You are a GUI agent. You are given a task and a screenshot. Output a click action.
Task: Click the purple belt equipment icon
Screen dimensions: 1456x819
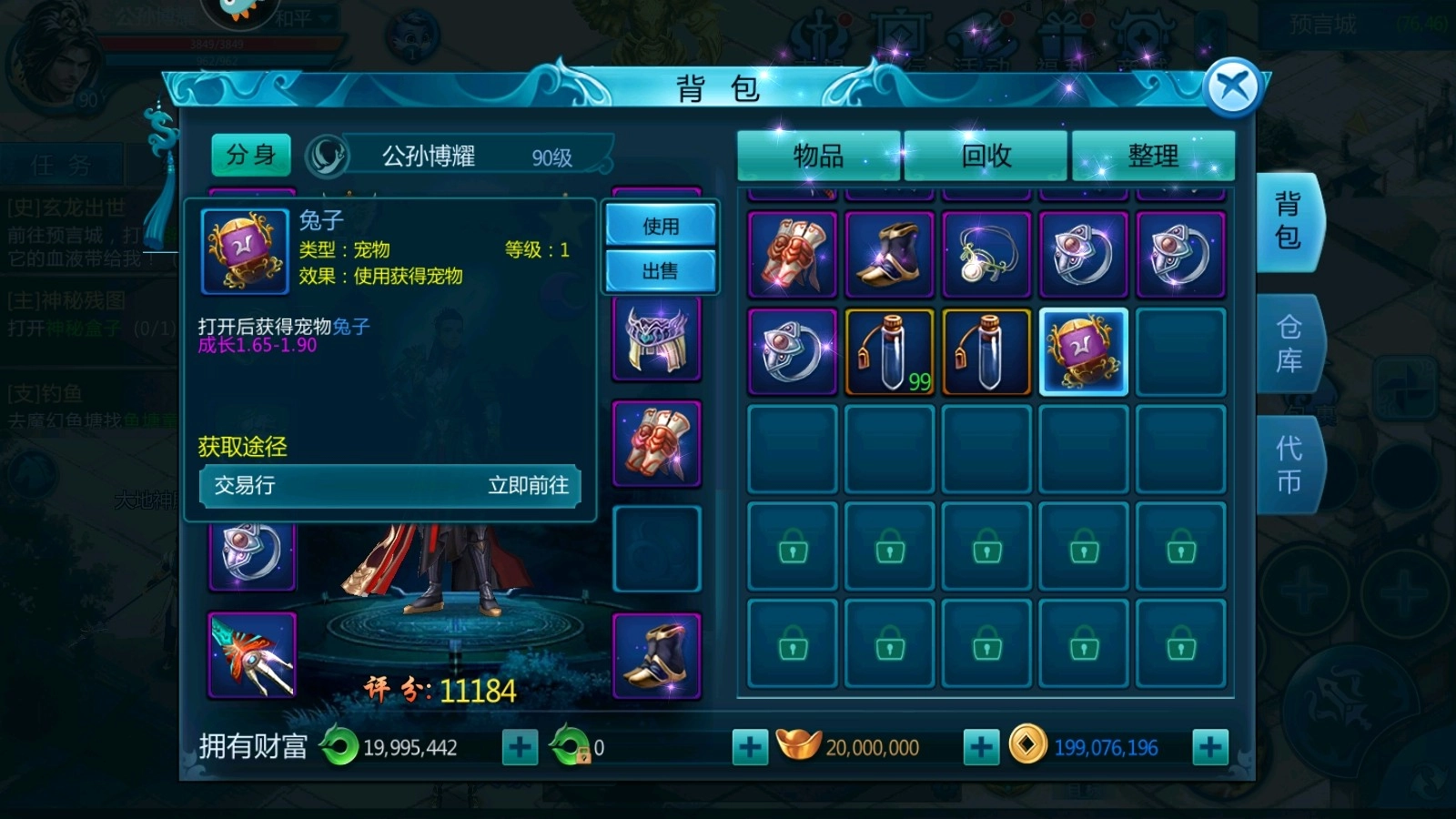(657, 341)
